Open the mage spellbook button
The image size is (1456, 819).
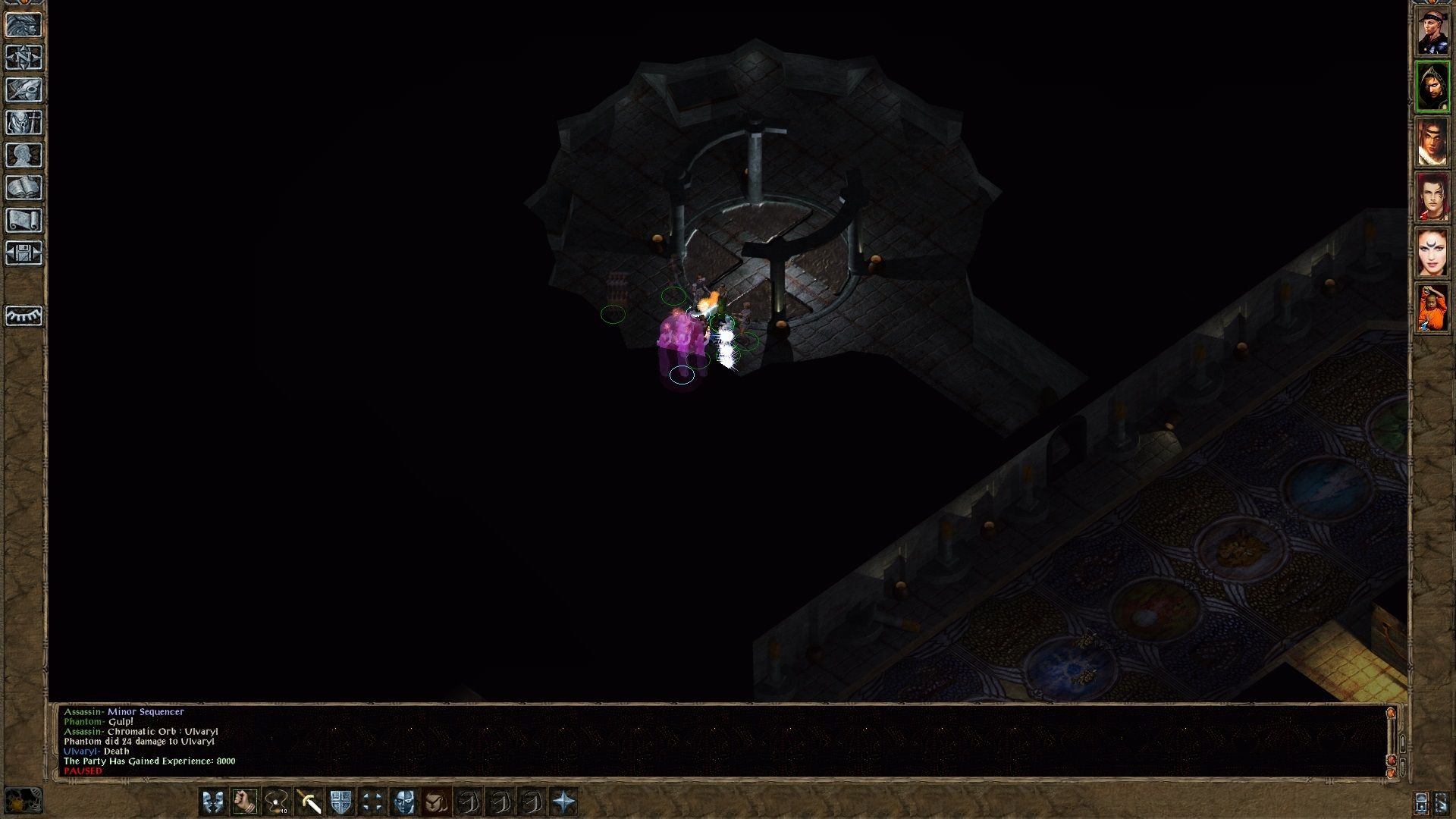point(24,188)
